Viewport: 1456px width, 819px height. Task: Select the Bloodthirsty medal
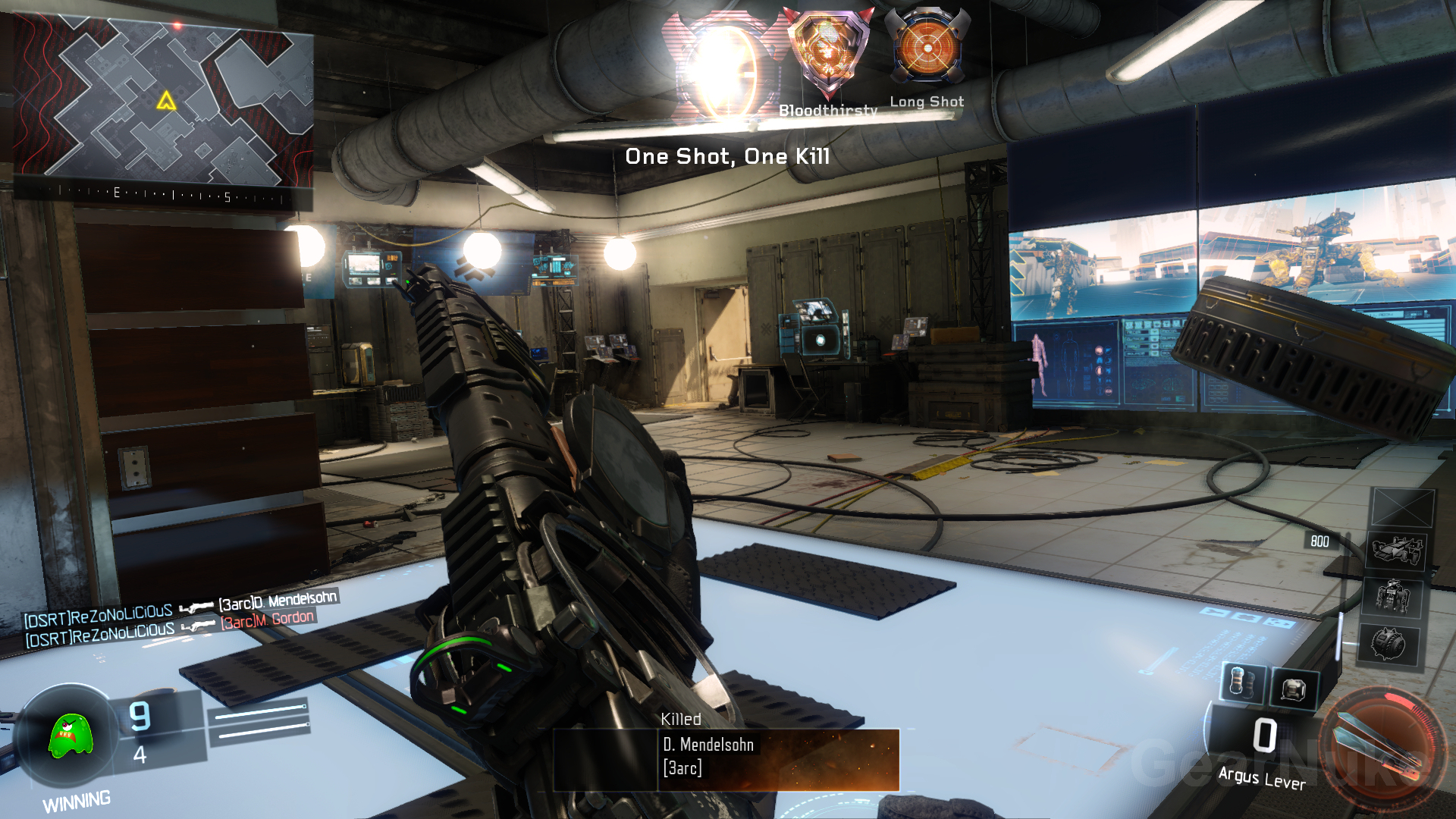click(828, 57)
